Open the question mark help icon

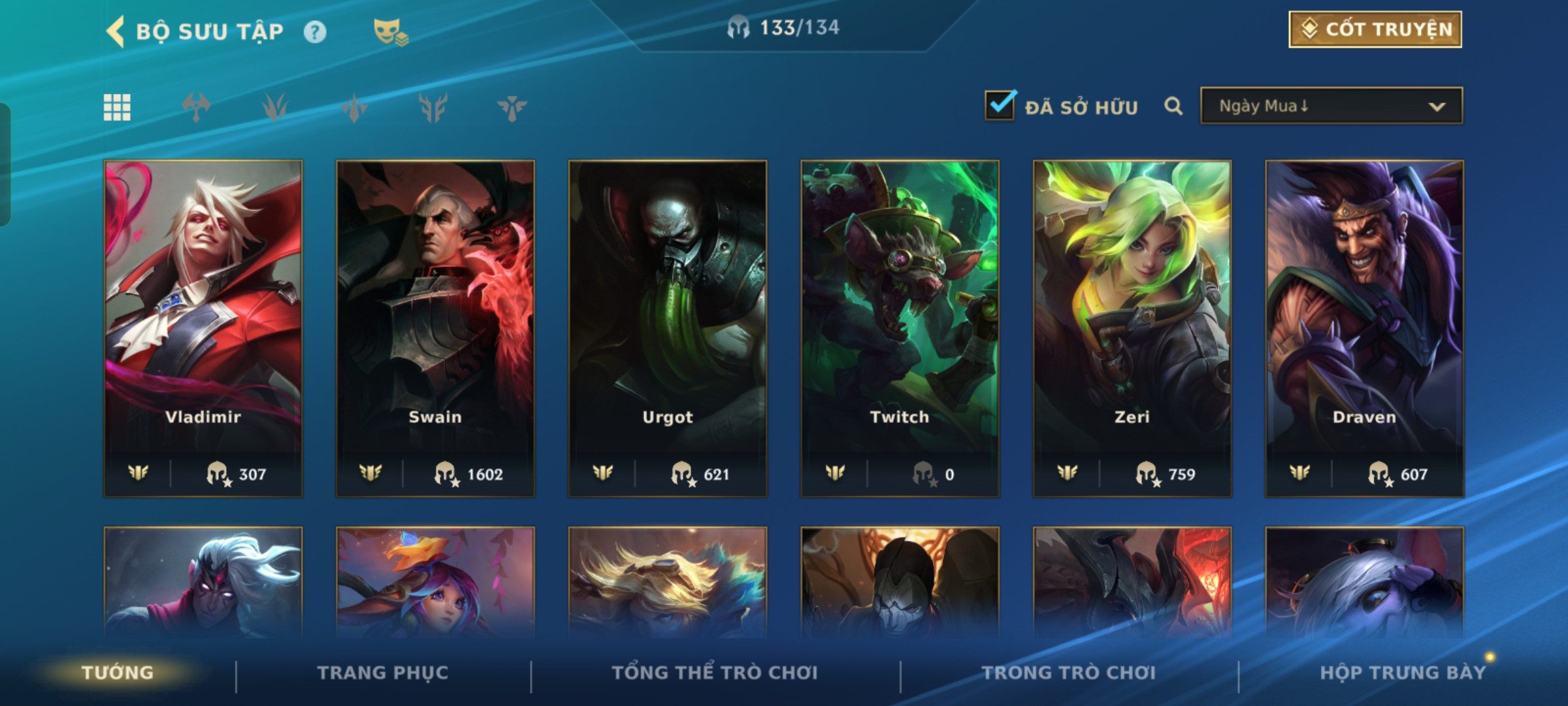(x=315, y=32)
